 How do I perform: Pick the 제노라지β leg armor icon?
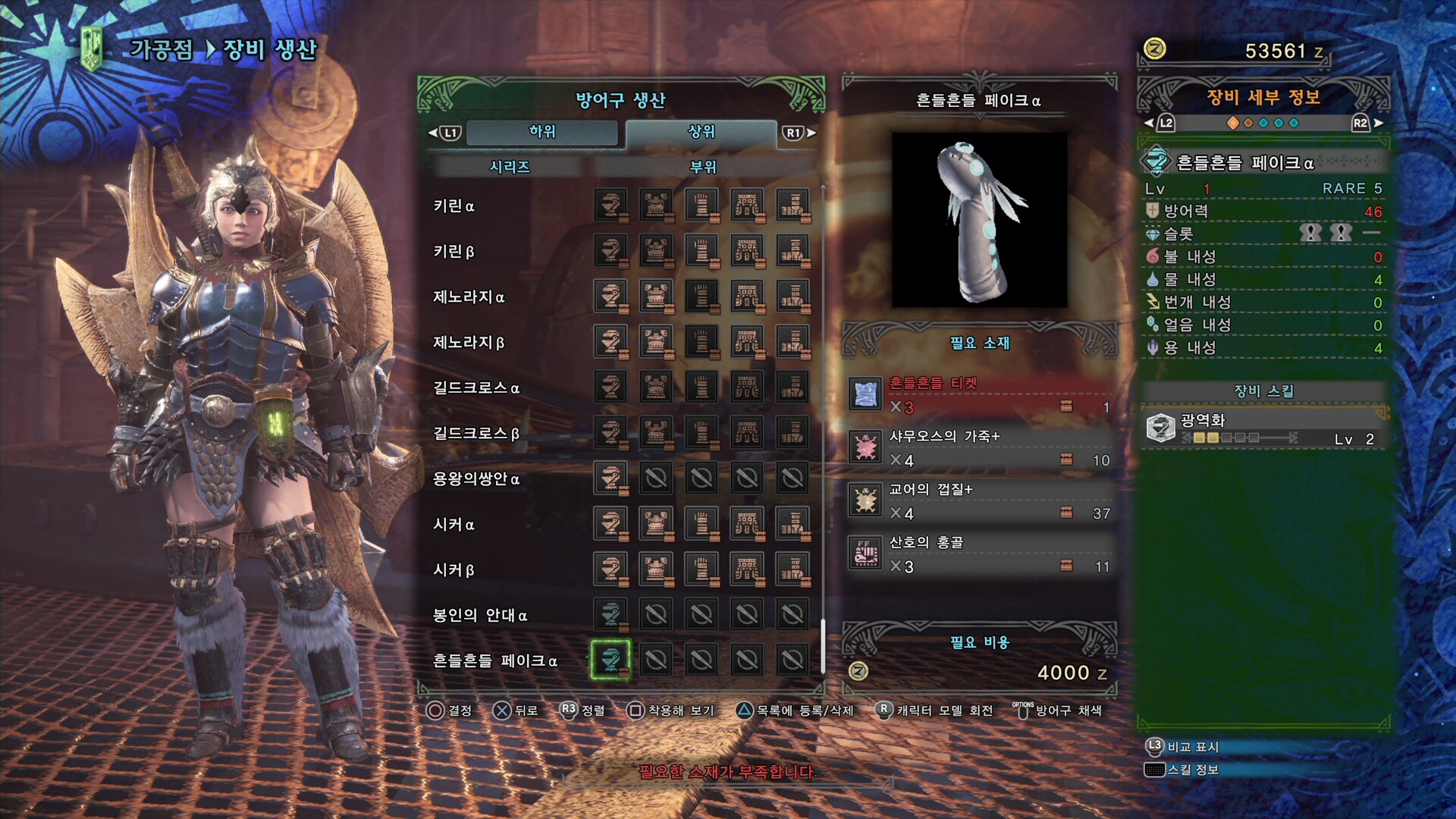click(792, 342)
